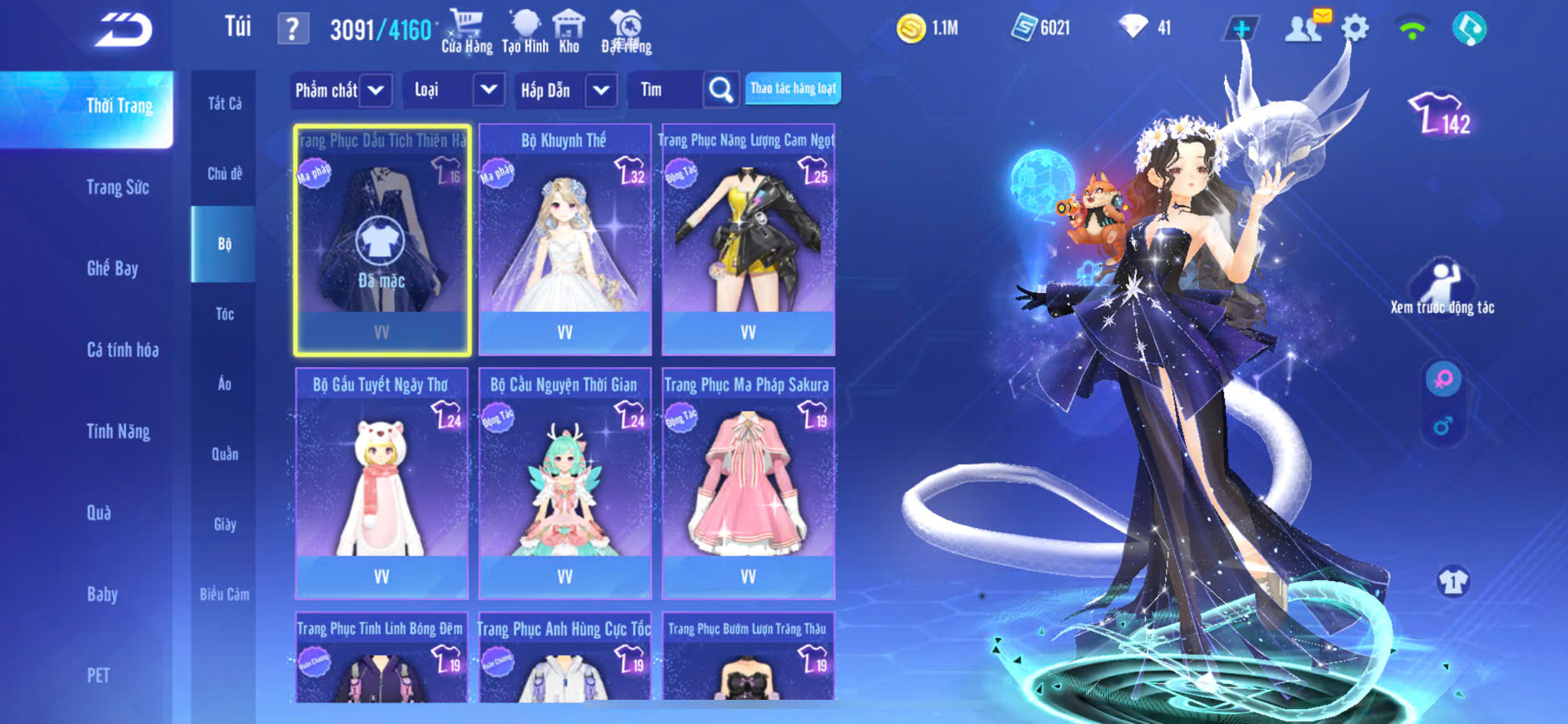Select the Tóc subcategory
Image resolution: width=1568 pixels, height=724 pixels.
[224, 314]
